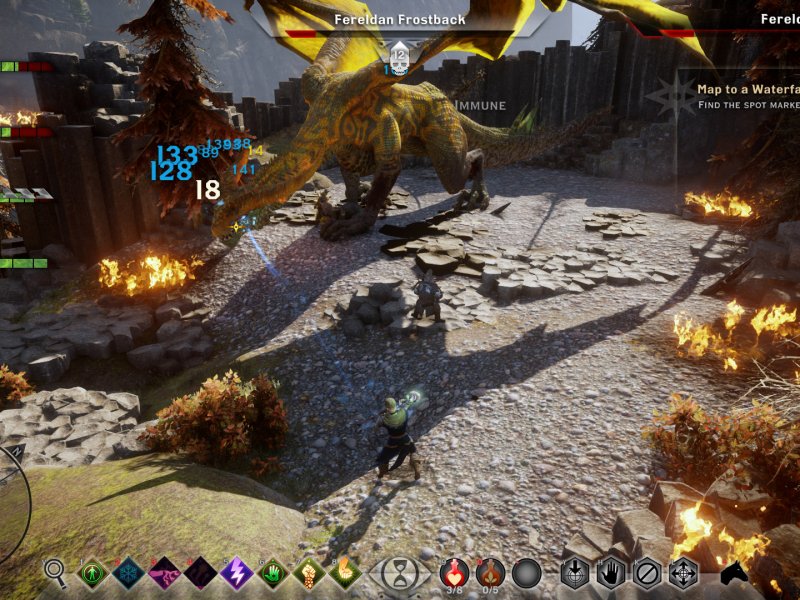Use the green open hand ability
The width and height of the screenshot is (800, 600).
(273, 573)
